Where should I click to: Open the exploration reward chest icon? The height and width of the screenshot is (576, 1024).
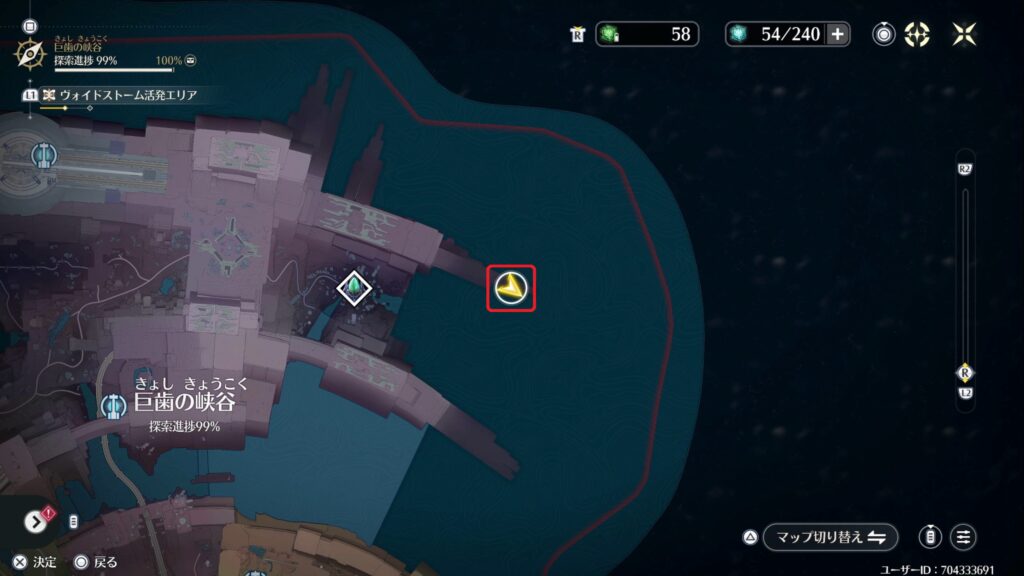[x=190, y=60]
